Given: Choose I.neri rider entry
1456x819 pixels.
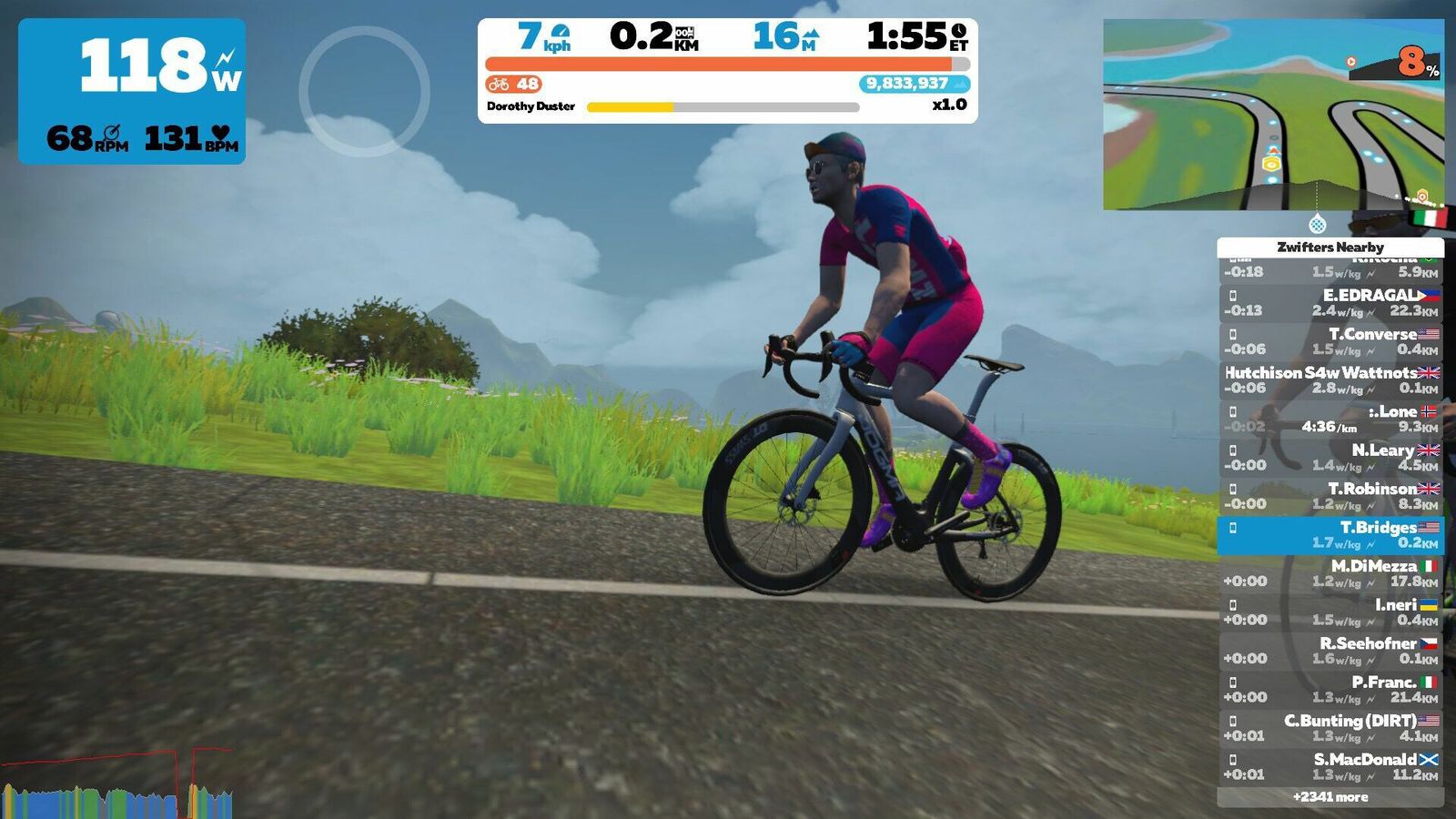Looking at the screenshot, I should (x=1330, y=612).
